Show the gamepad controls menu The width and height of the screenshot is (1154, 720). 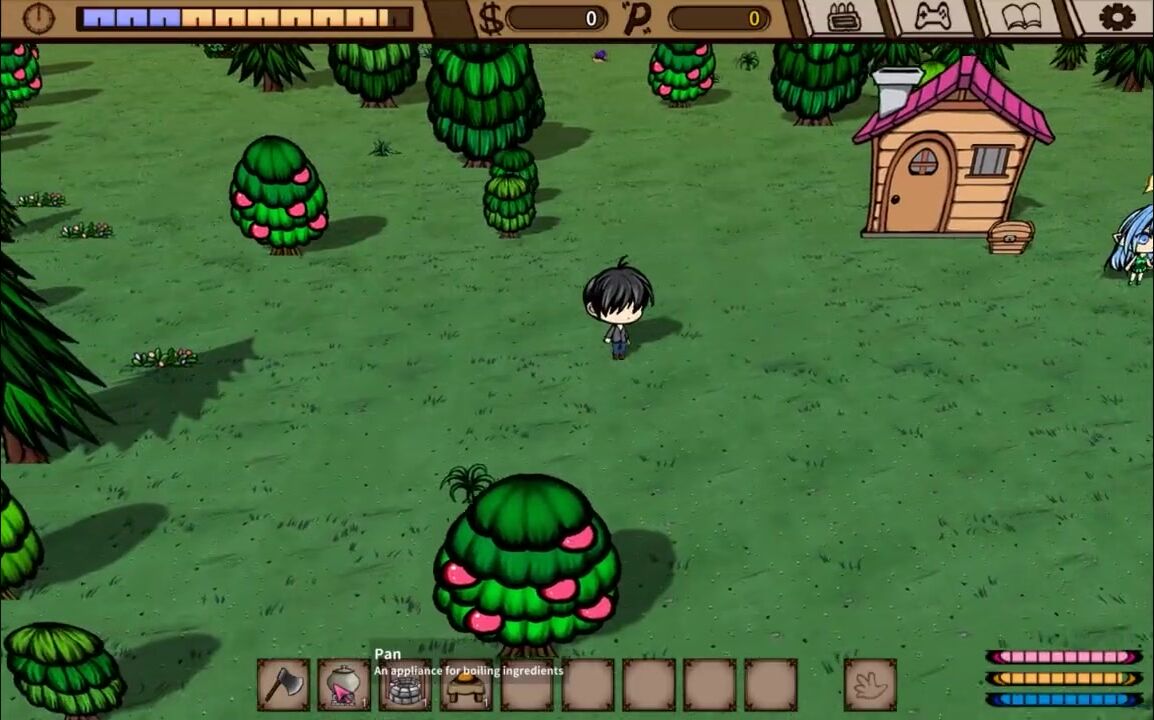[932, 17]
